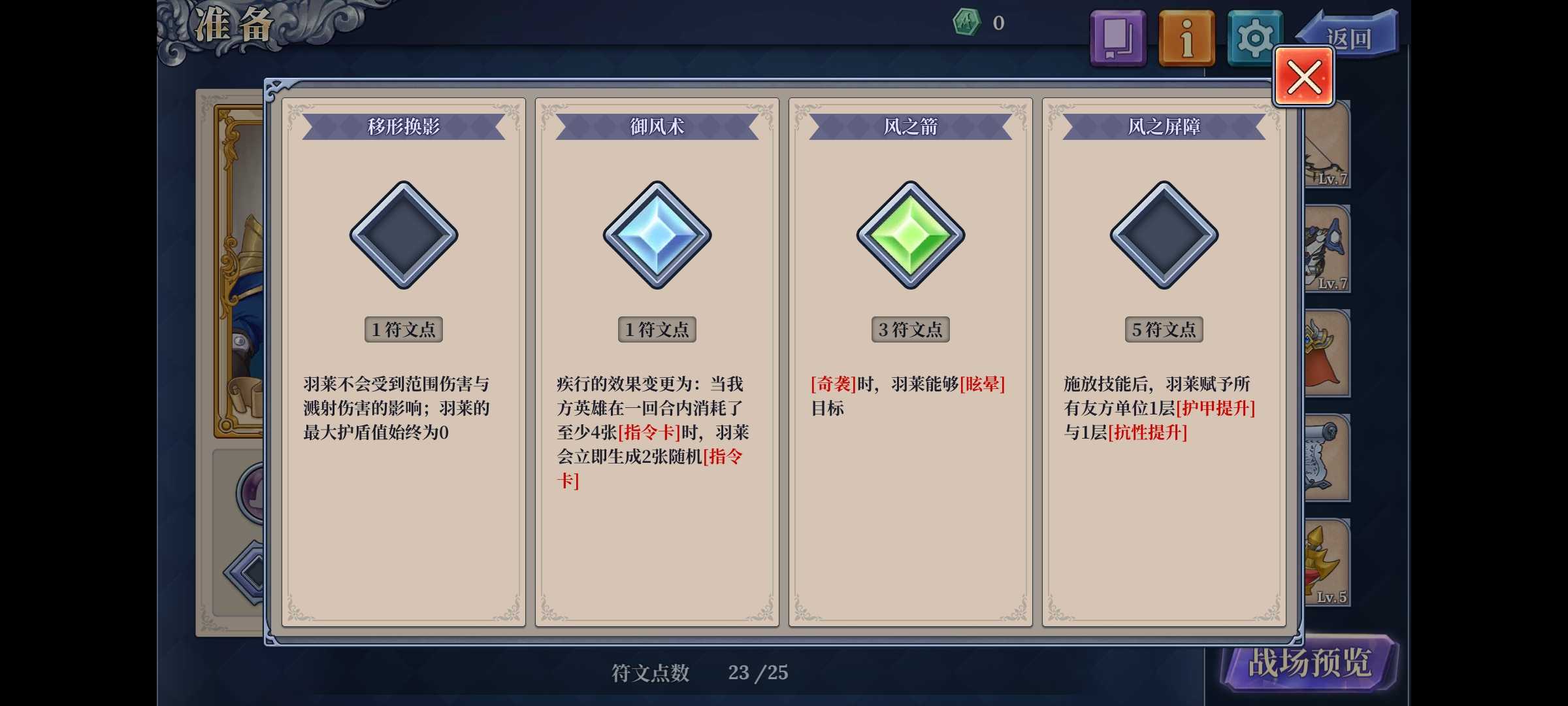Click the 1符文点 cost badge under 御风术
The width and height of the screenshot is (1568, 706).
(657, 329)
